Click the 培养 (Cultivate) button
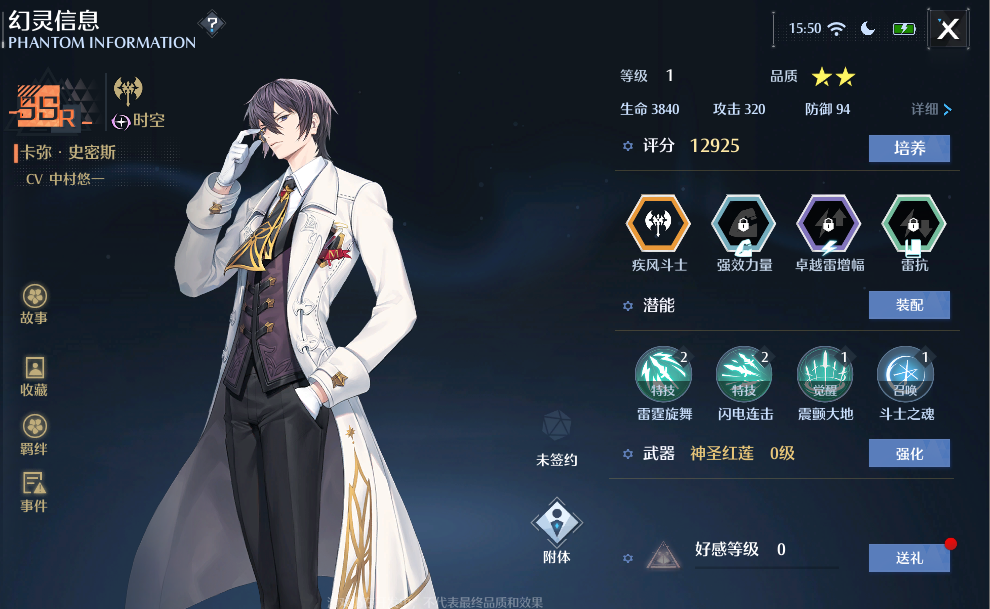990x609 pixels. click(x=909, y=148)
